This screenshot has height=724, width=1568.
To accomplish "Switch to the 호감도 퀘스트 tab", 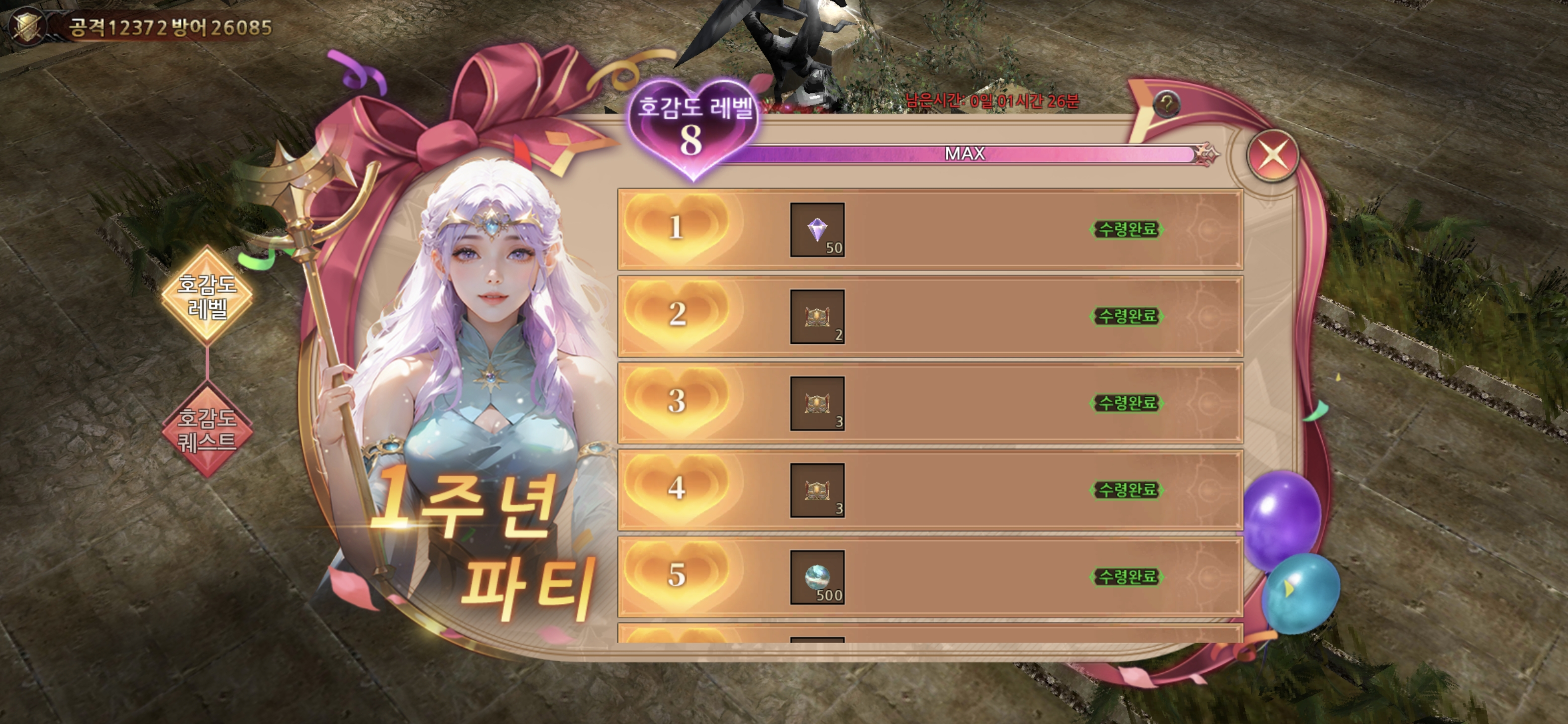I will 207,430.
